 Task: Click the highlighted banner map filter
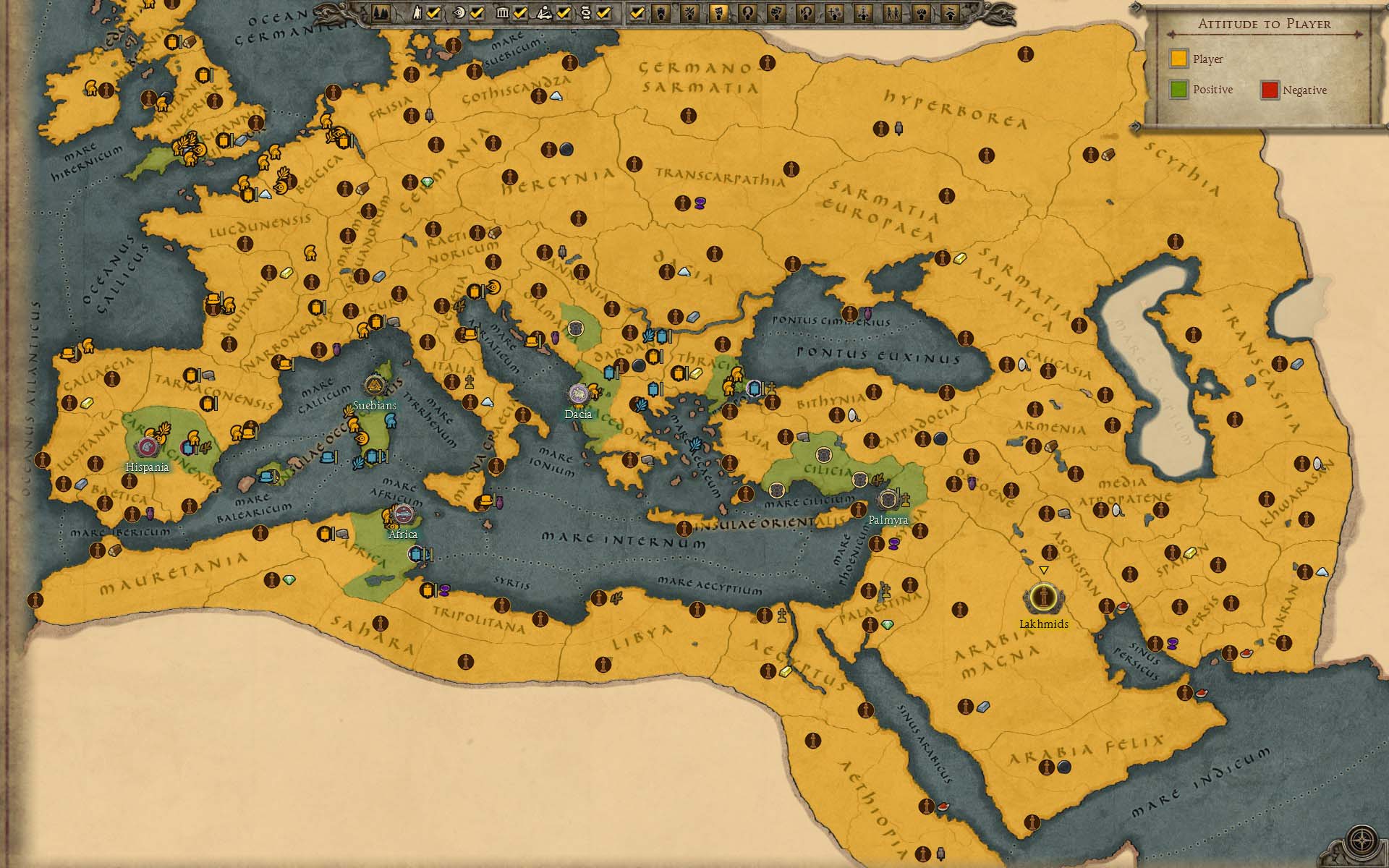[719, 13]
